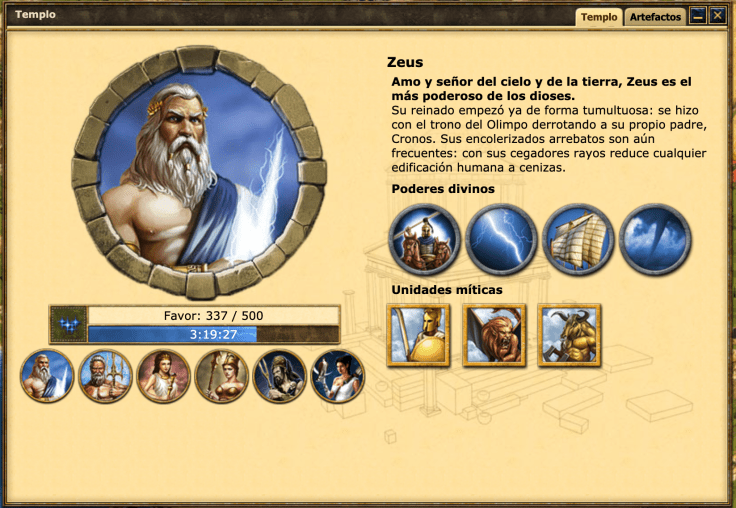736x508 pixels.
Task: View the golden hoplite mythical unit
Action: click(418, 335)
